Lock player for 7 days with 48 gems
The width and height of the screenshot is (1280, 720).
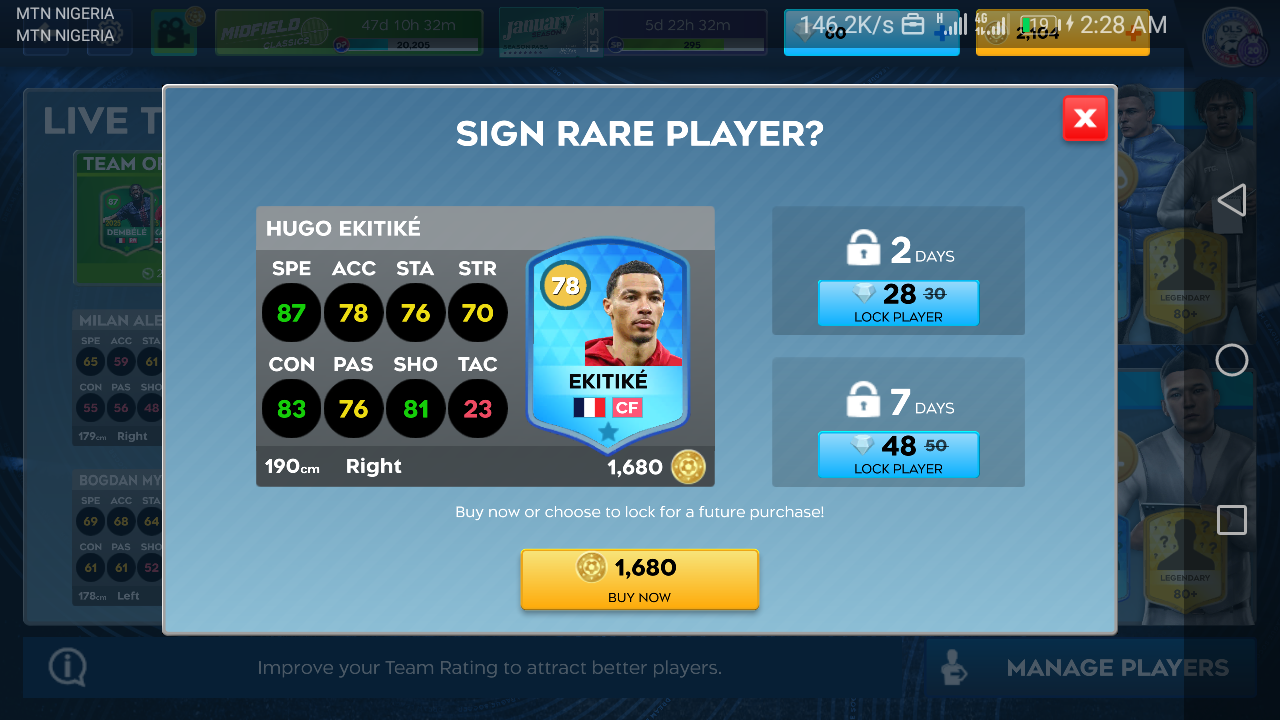pos(898,454)
